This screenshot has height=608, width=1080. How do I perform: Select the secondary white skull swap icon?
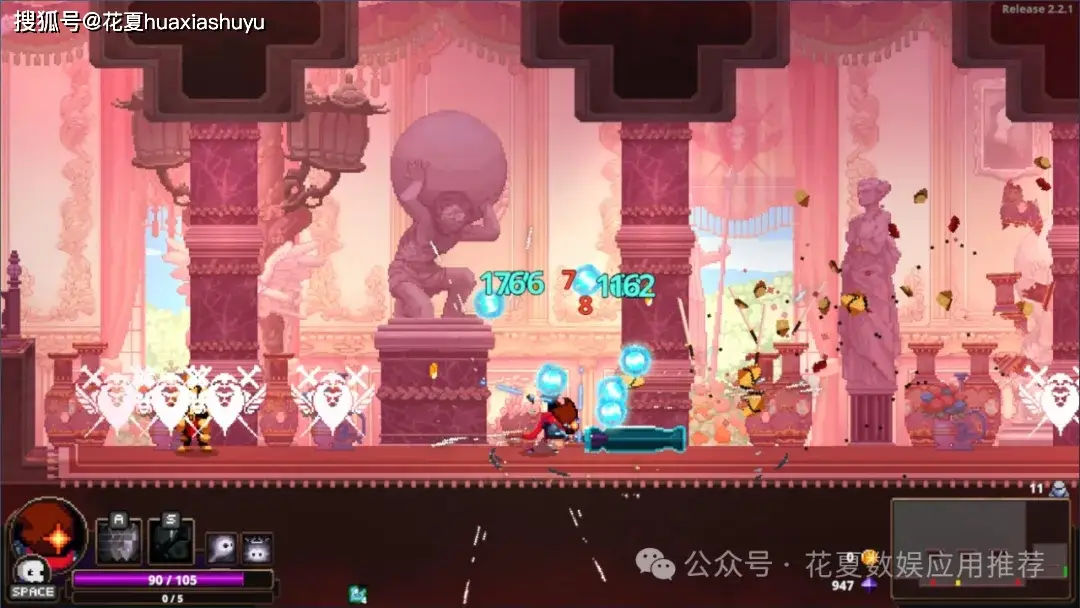(32, 573)
